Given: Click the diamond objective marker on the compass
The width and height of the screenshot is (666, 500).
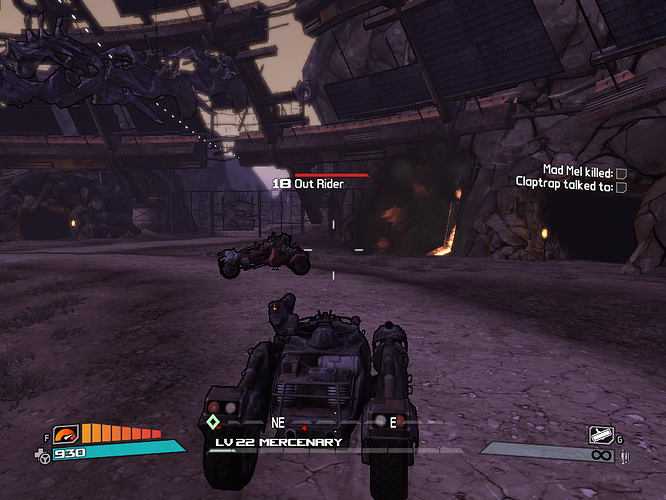Looking at the screenshot, I should (213, 422).
